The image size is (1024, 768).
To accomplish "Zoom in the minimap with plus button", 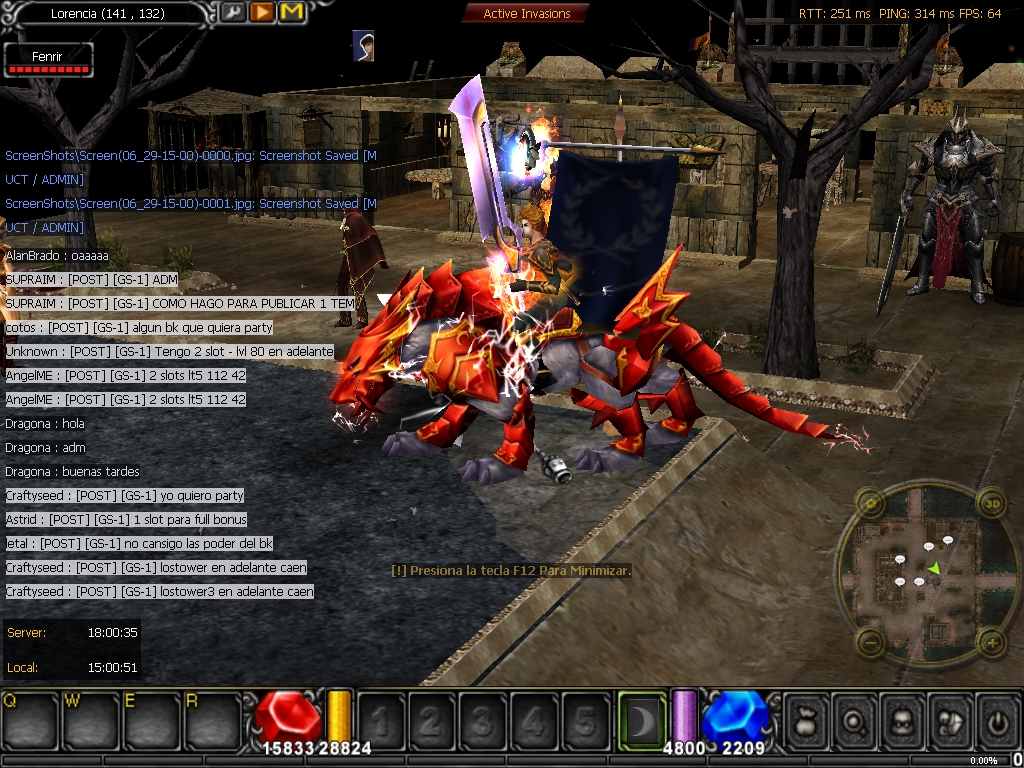I will (x=991, y=641).
